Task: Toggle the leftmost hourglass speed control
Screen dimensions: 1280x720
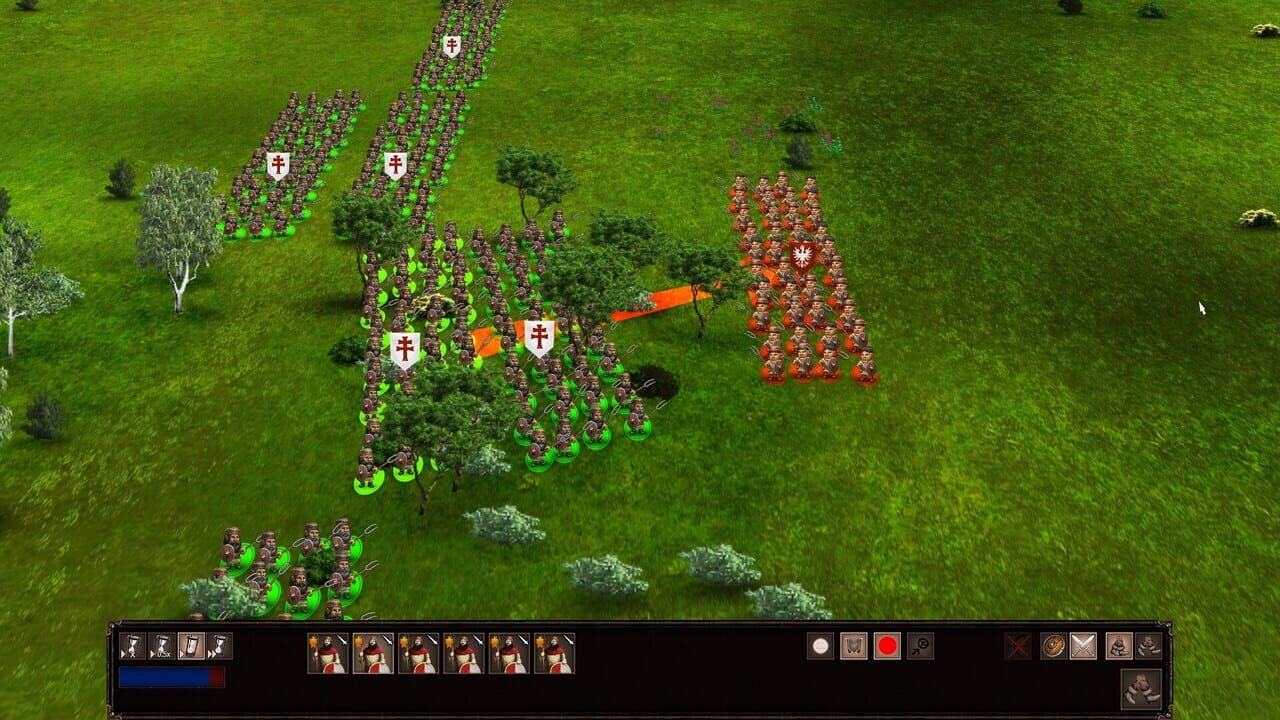Action: [x=131, y=645]
